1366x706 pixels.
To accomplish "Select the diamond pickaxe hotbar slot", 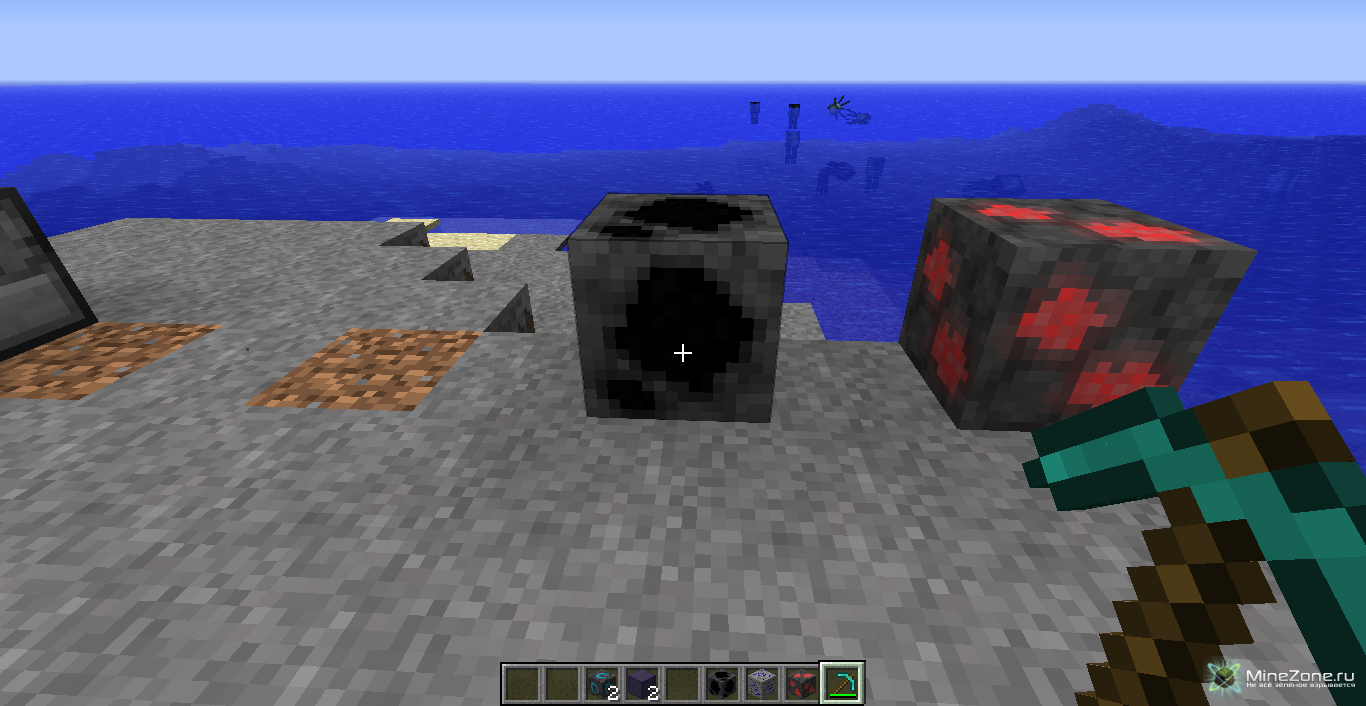I will pyautogui.click(x=842, y=684).
